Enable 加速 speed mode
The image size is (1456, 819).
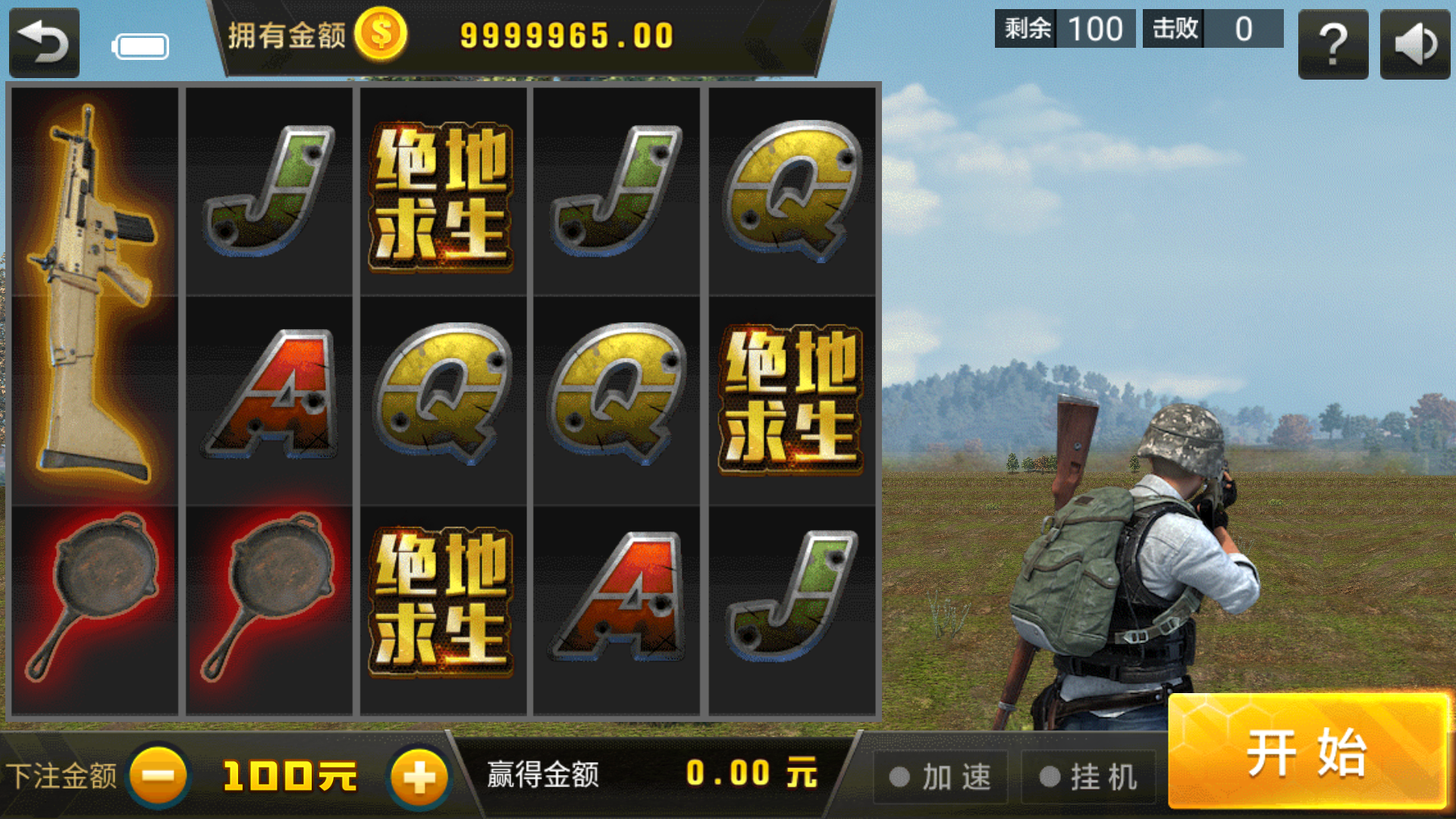click(940, 775)
